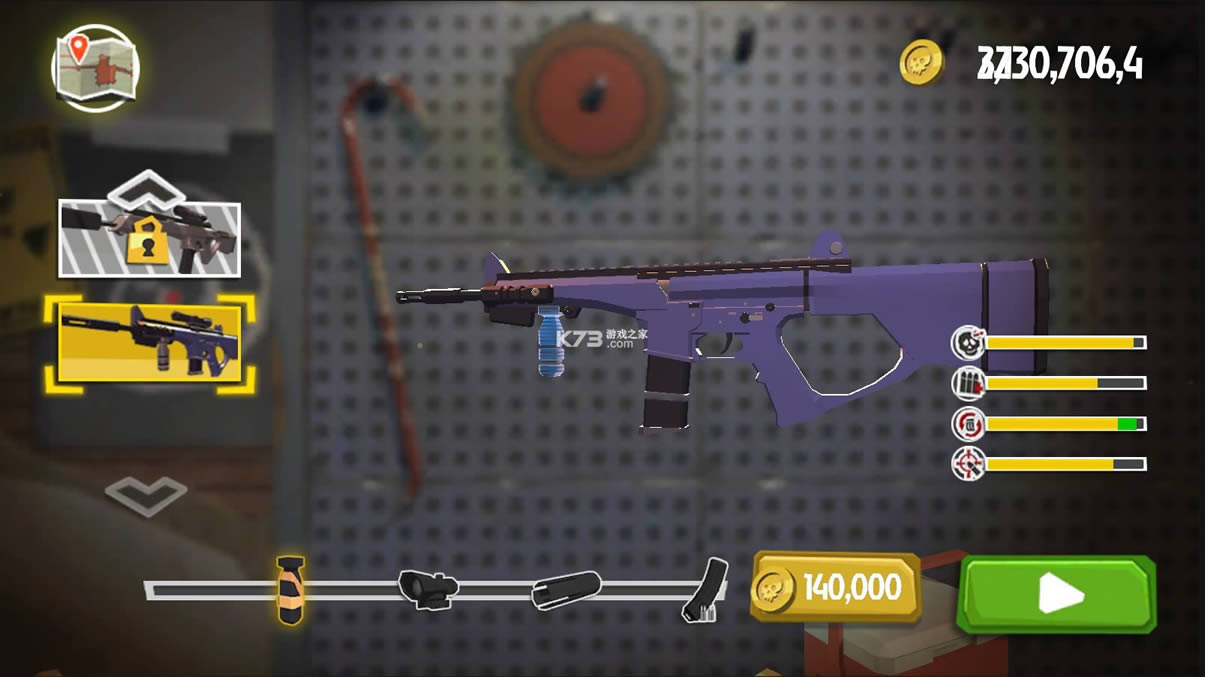Buy upgrade for 140,000 coins
The width and height of the screenshot is (1205, 677).
coord(836,587)
